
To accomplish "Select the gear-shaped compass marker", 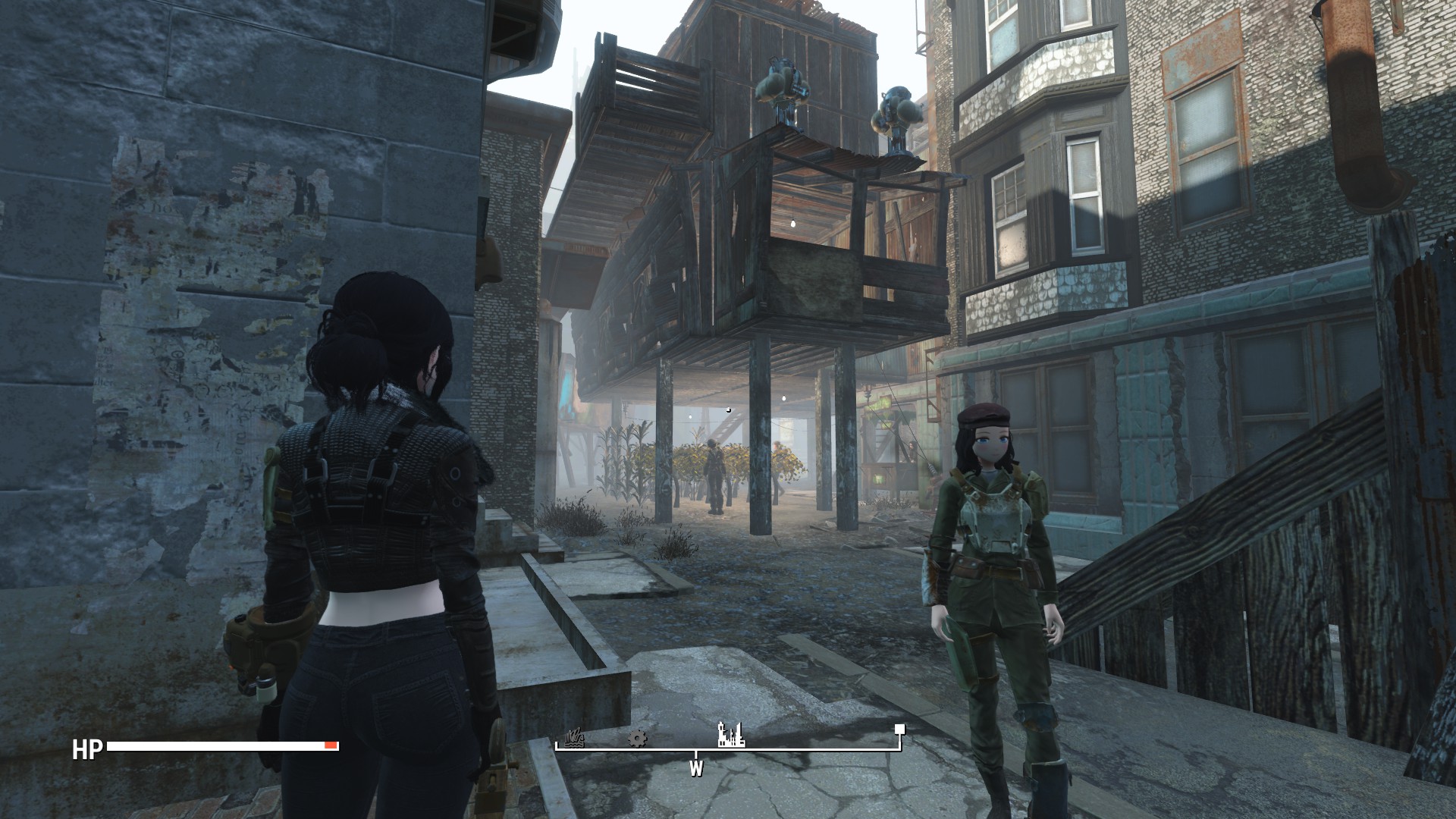I will [638, 738].
